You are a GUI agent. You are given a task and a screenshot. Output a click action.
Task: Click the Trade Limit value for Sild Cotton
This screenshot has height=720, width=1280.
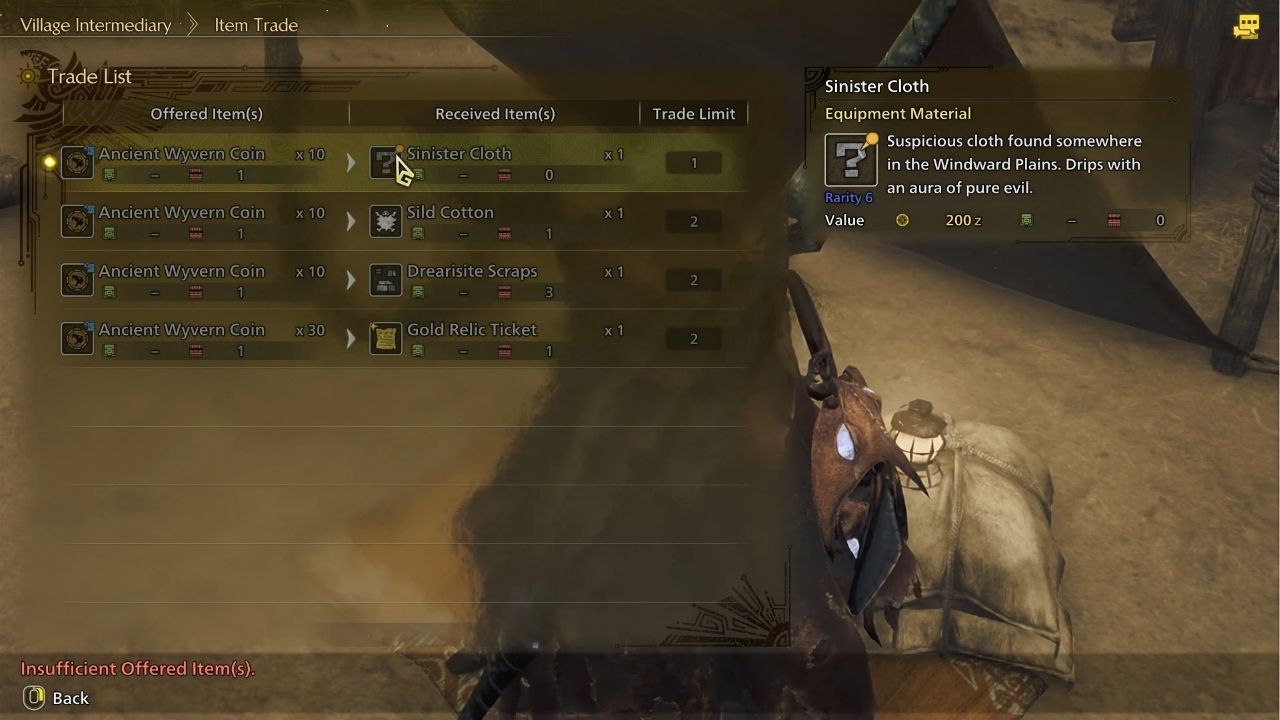pos(694,220)
